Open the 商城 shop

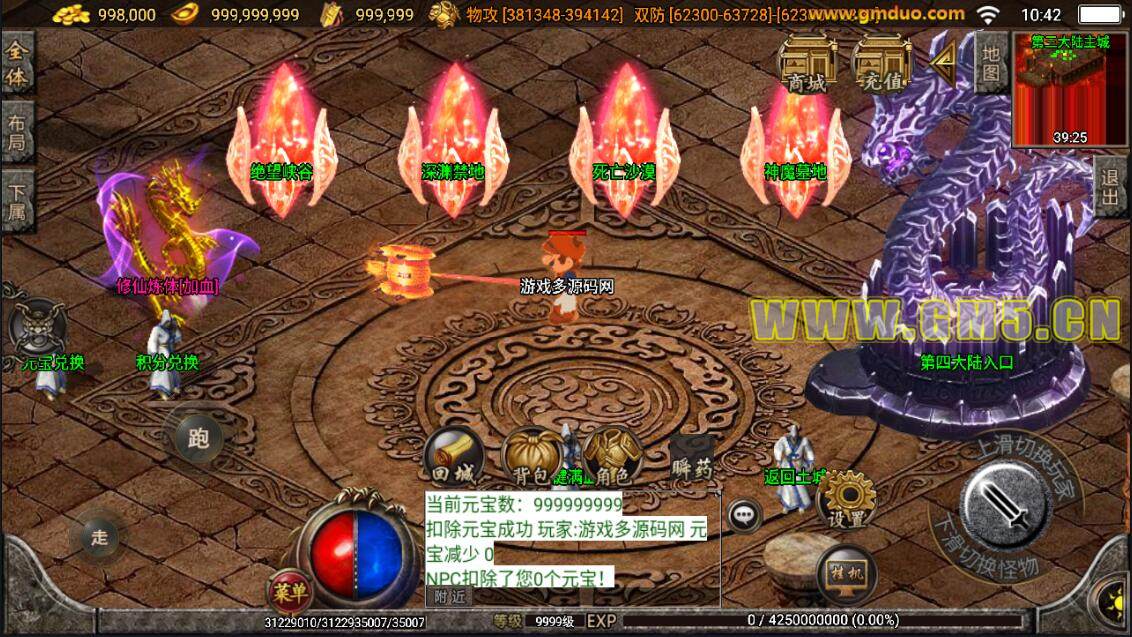[808, 63]
